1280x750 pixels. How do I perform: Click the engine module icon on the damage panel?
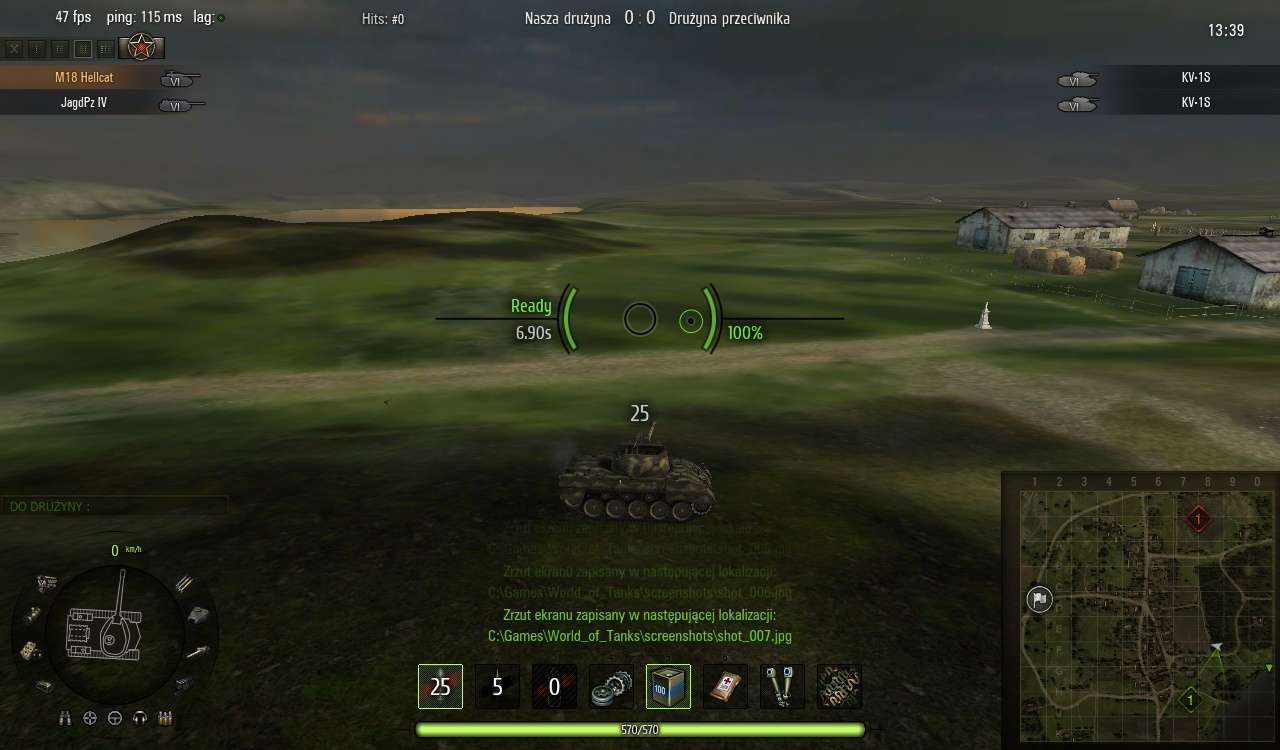point(46,581)
